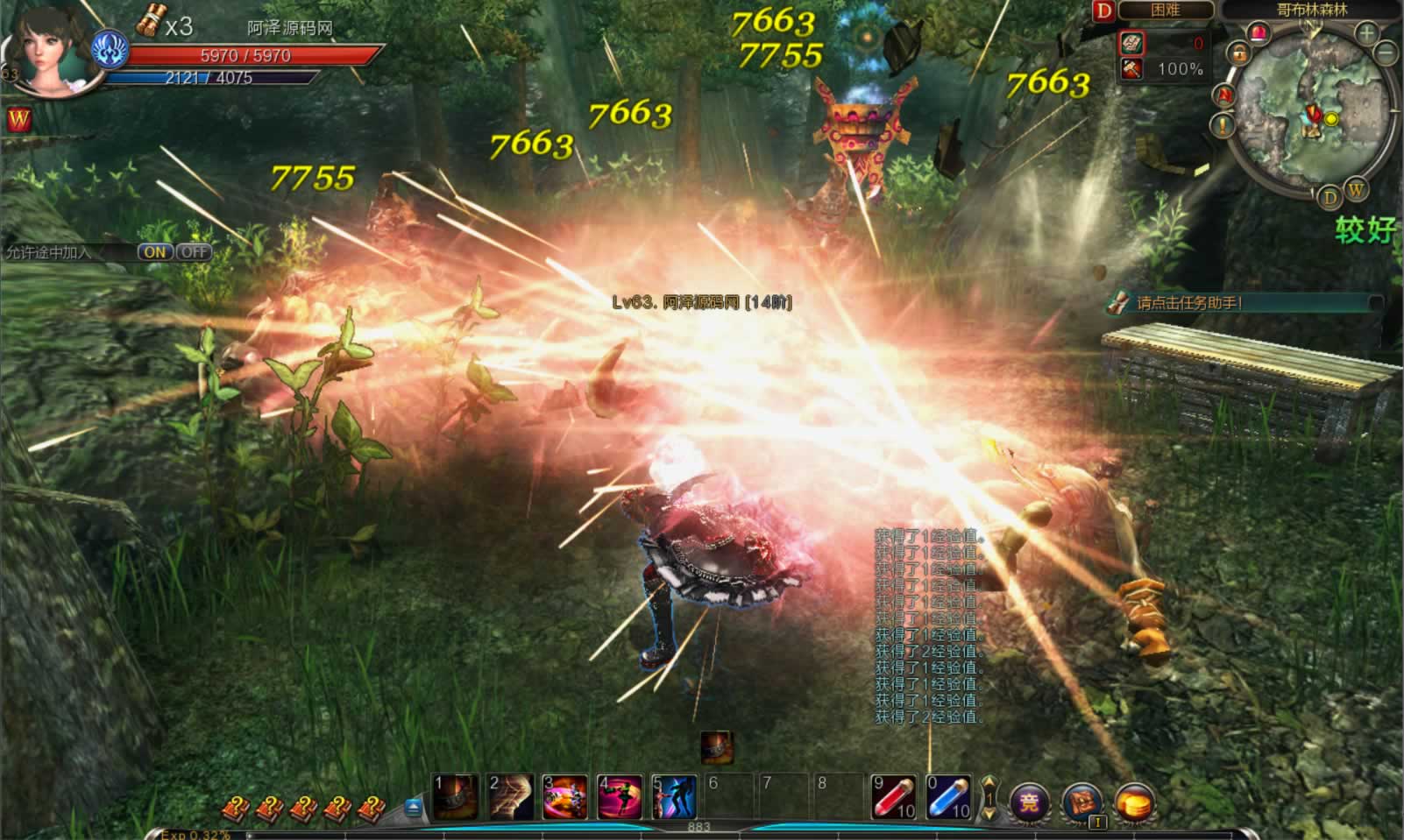Open the purple arena button

point(1030,801)
